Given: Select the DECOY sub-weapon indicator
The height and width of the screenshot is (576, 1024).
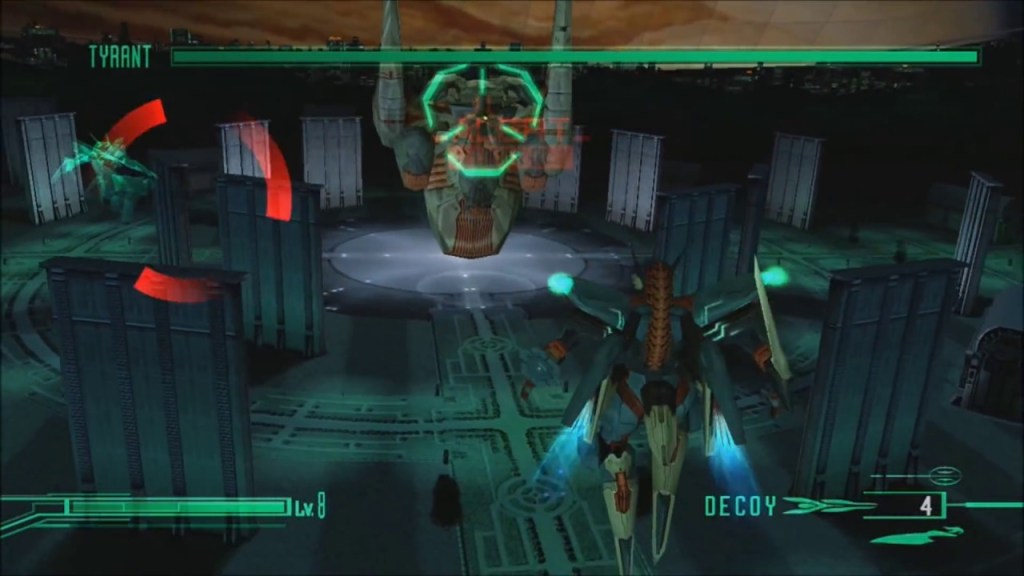Looking at the screenshot, I should pyautogui.click(x=741, y=506).
